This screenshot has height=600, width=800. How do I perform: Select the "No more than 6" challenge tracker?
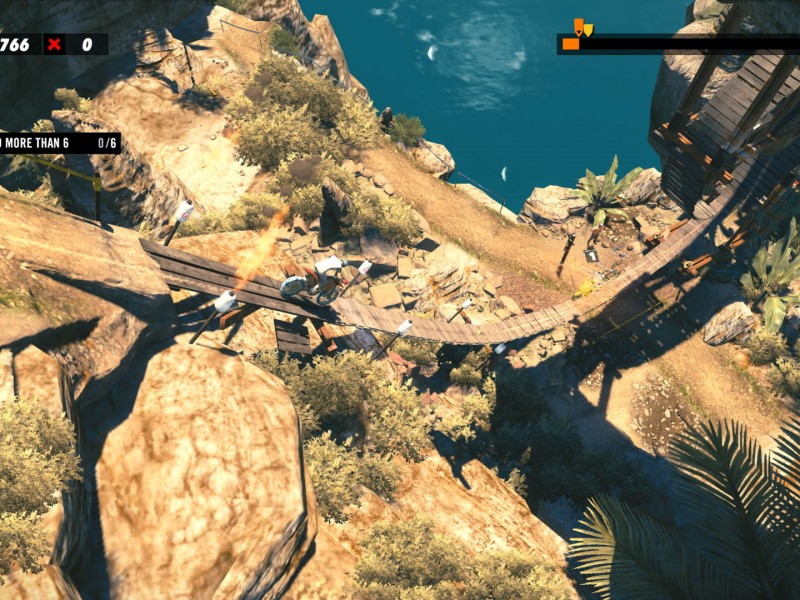tap(58, 143)
